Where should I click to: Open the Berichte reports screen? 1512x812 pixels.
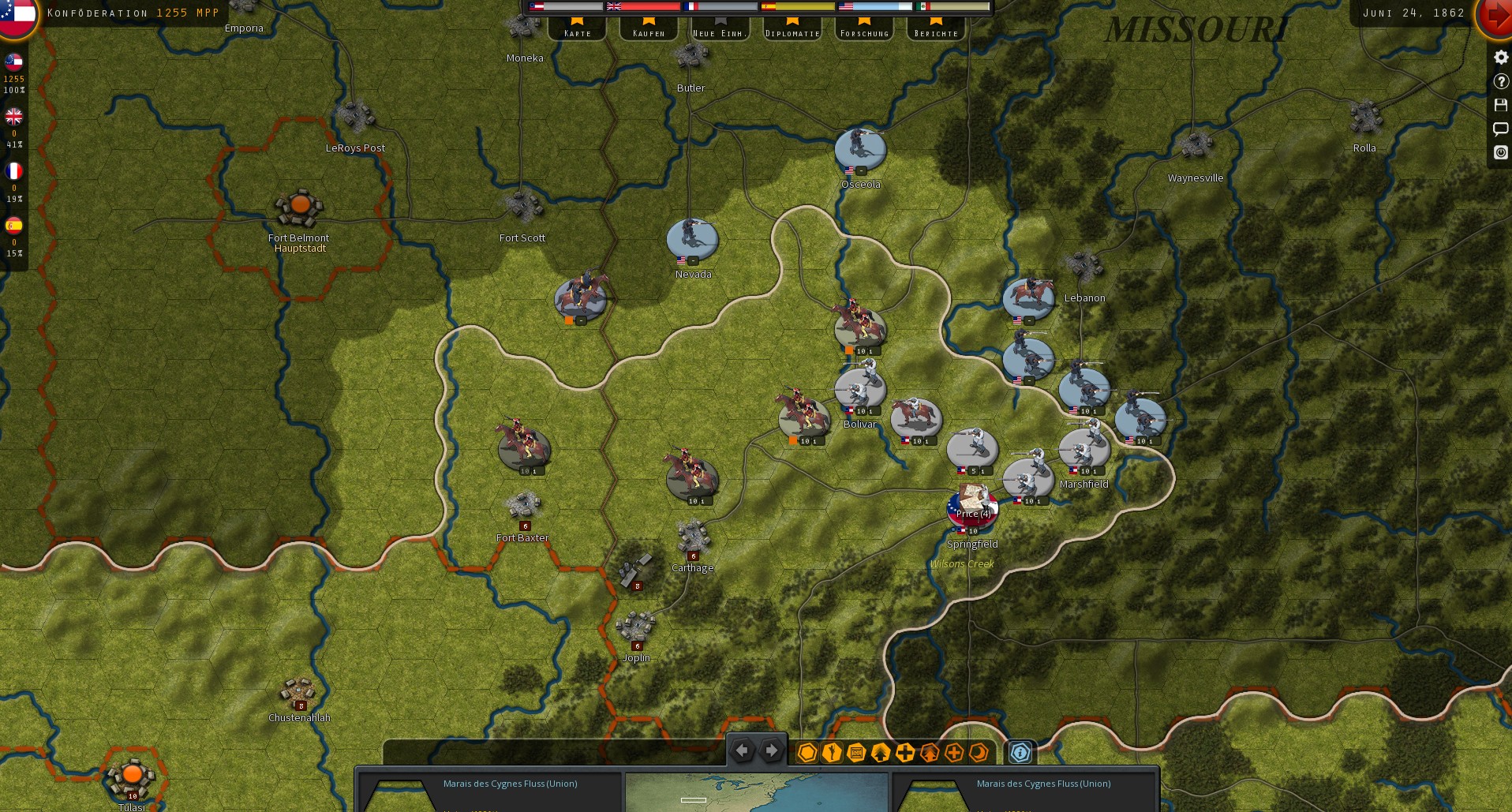click(x=936, y=32)
